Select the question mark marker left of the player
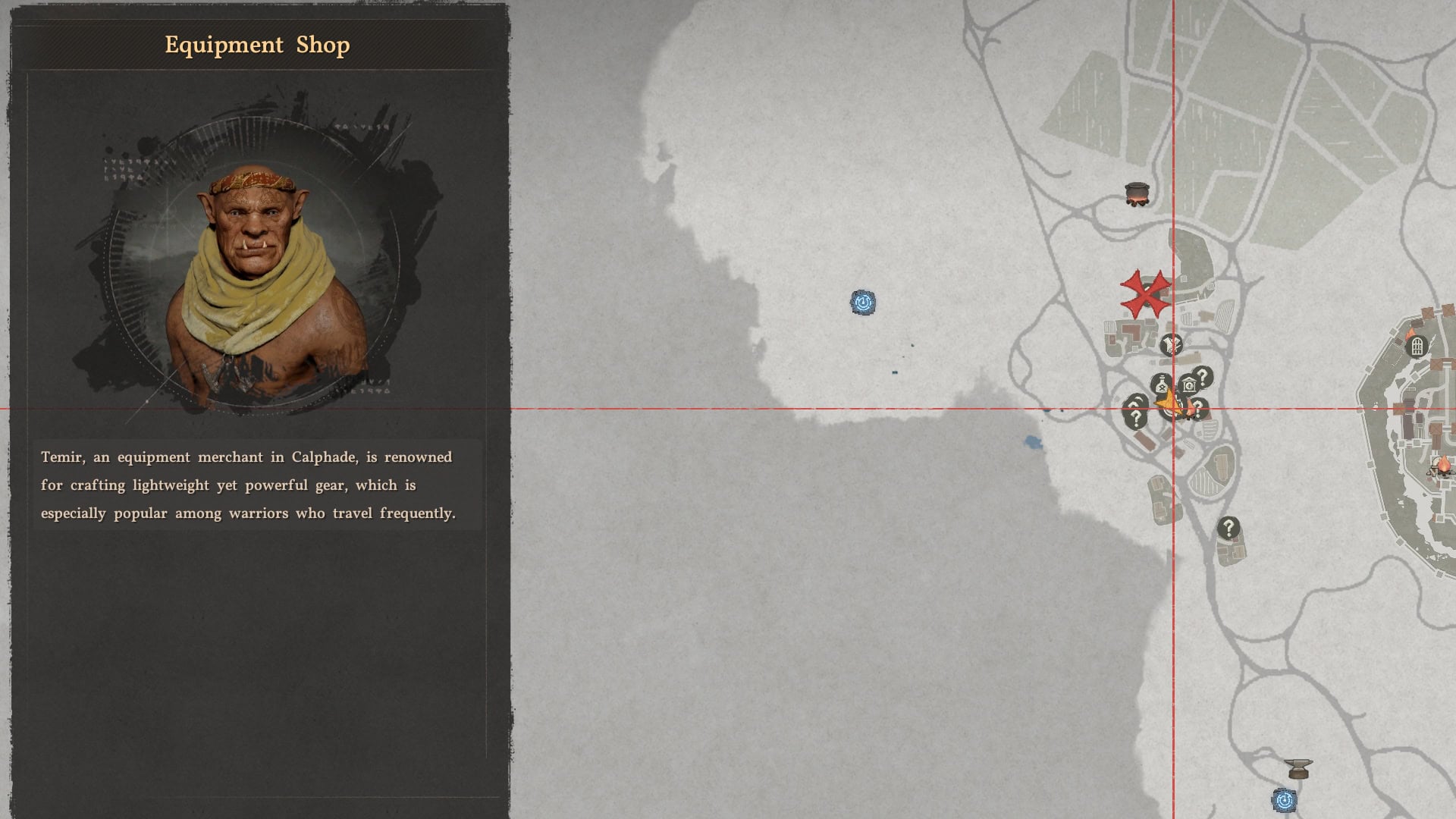The width and height of the screenshot is (1456, 819). [1136, 415]
